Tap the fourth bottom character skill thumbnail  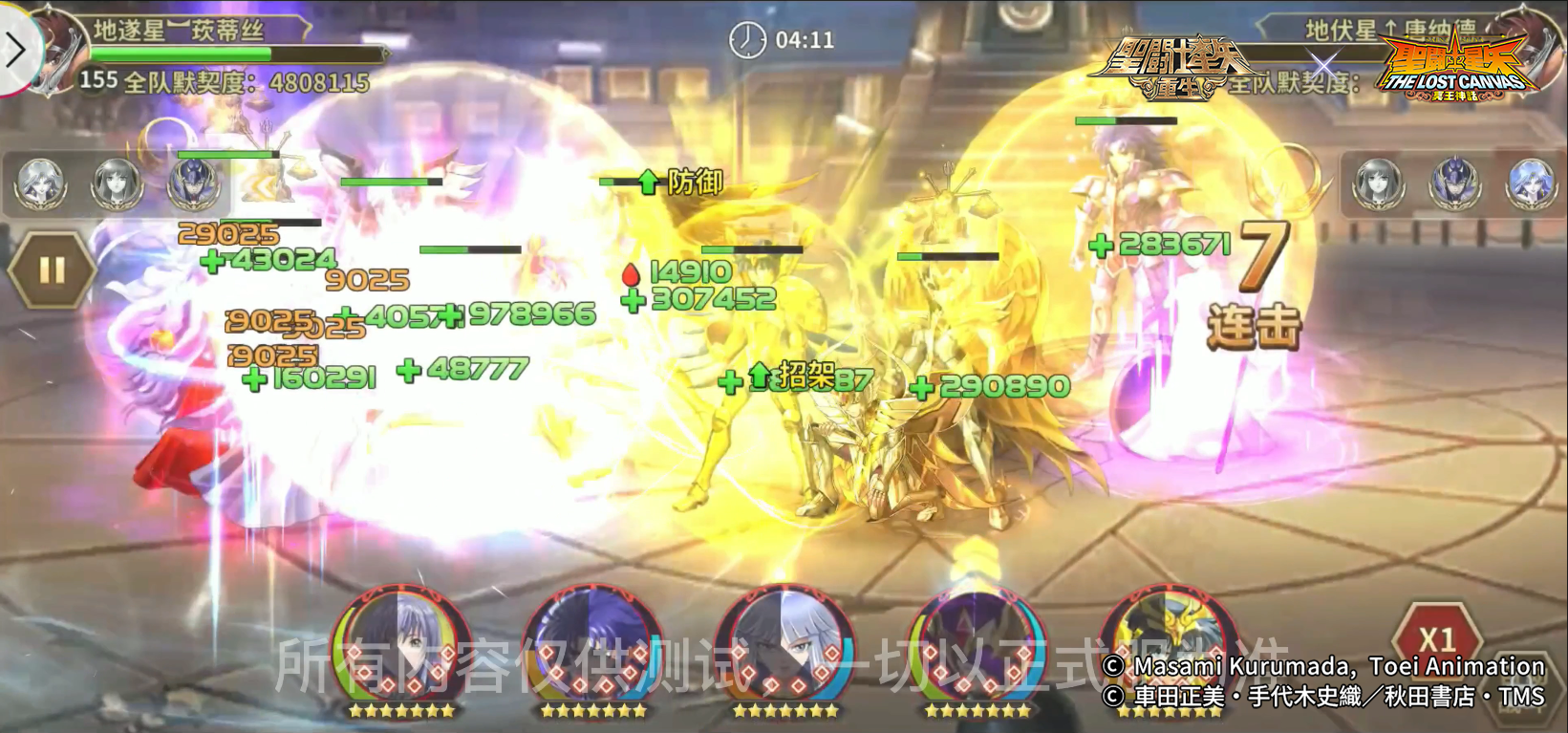(x=977, y=642)
